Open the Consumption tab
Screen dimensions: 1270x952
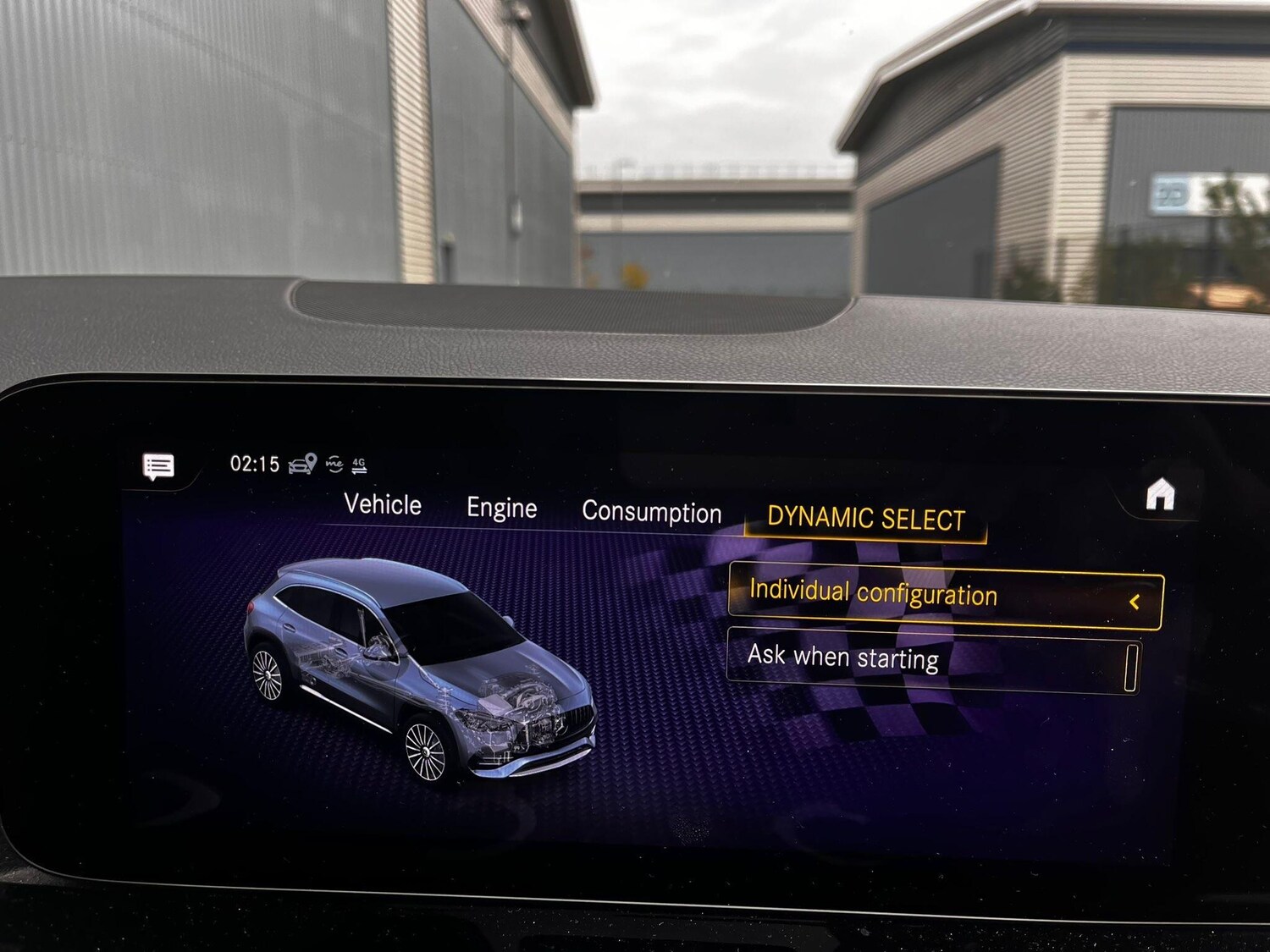point(650,513)
